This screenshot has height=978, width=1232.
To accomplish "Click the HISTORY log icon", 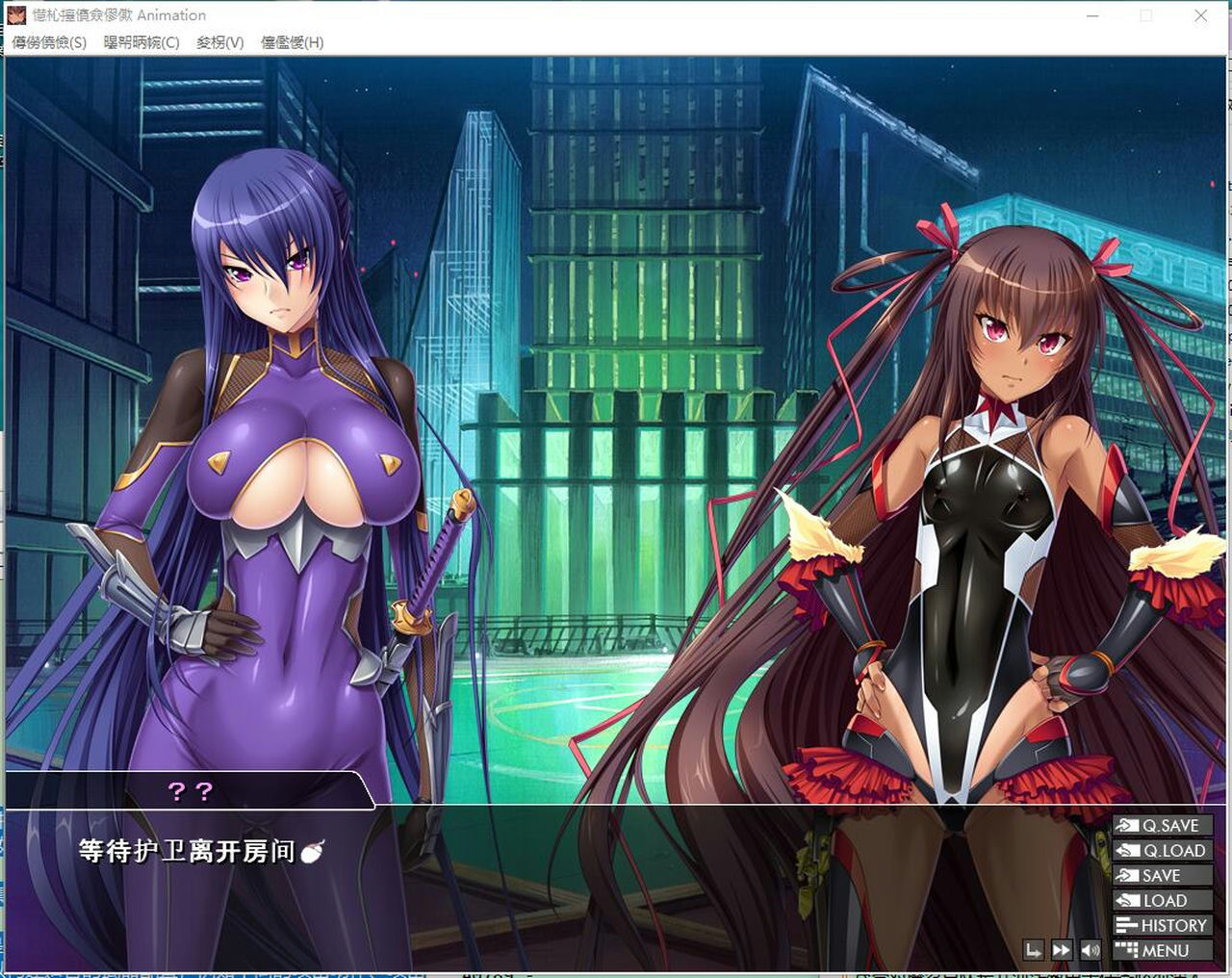I will pyautogui.click(x=1126, y=925).
